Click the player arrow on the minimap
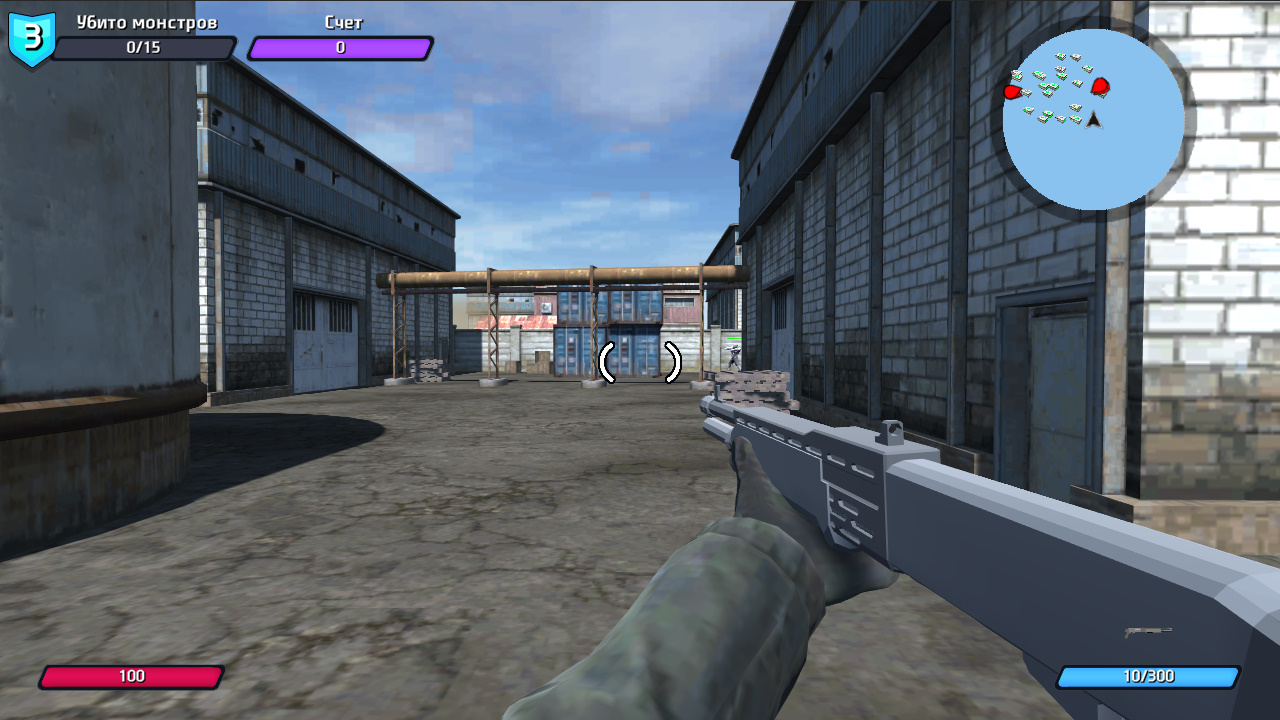This screenshot has height=720, width=1280. pyautogui.click(x=1093, y=119)
